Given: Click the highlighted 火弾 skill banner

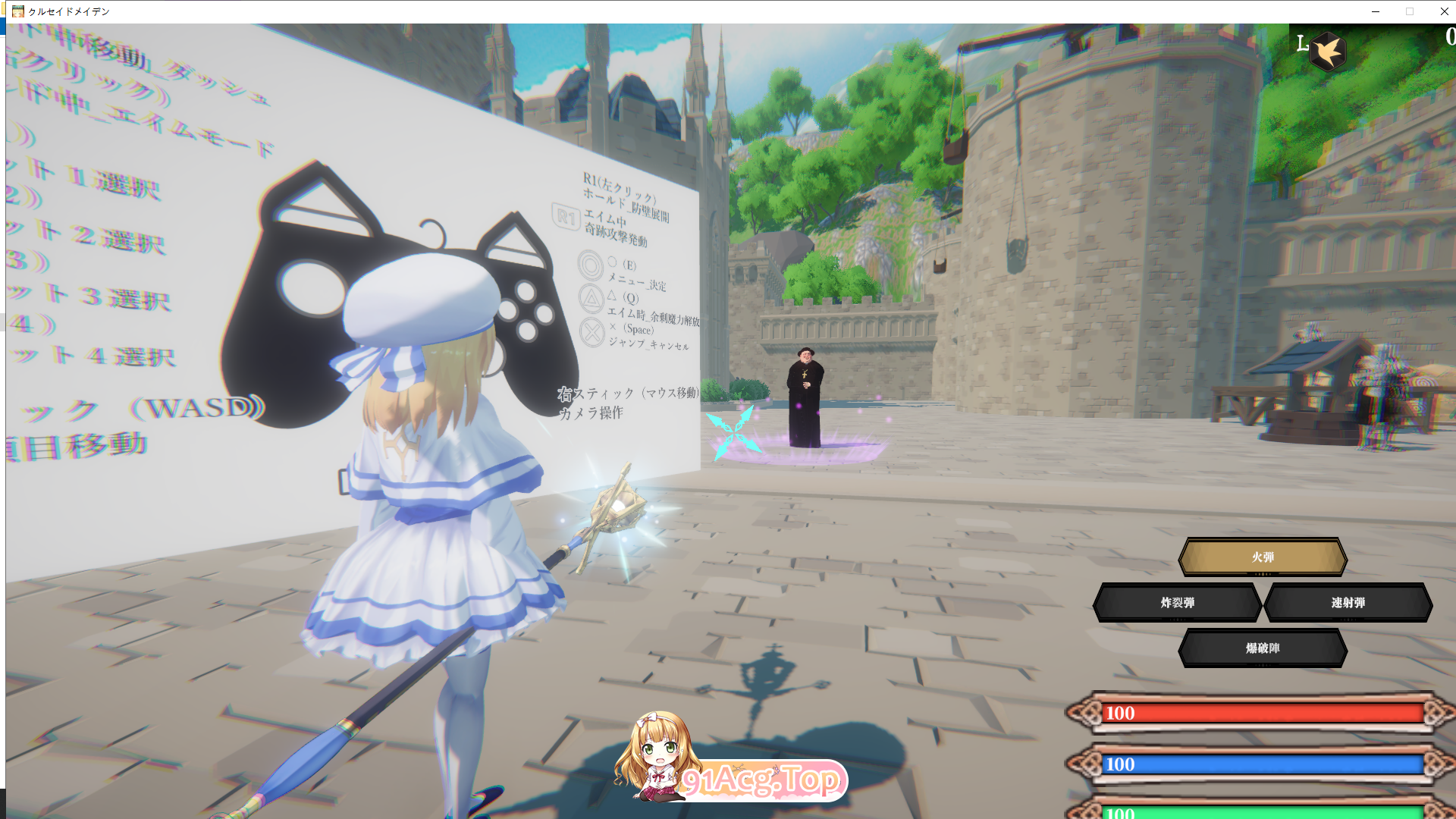Looking at the screenshot, I should pos(1262,556).
